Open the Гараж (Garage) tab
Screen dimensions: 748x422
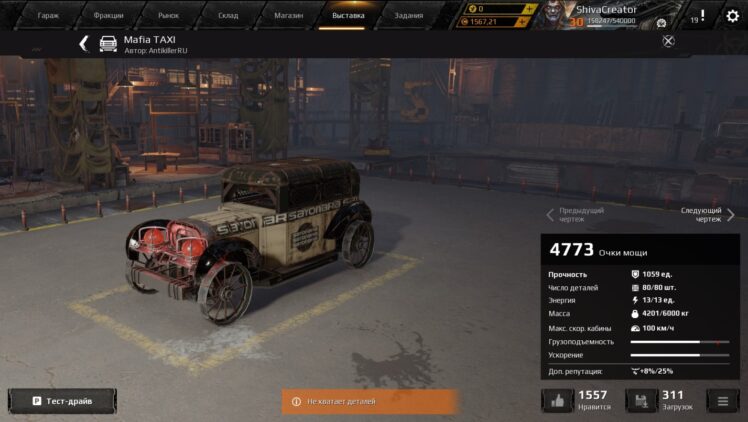(48, 16)
